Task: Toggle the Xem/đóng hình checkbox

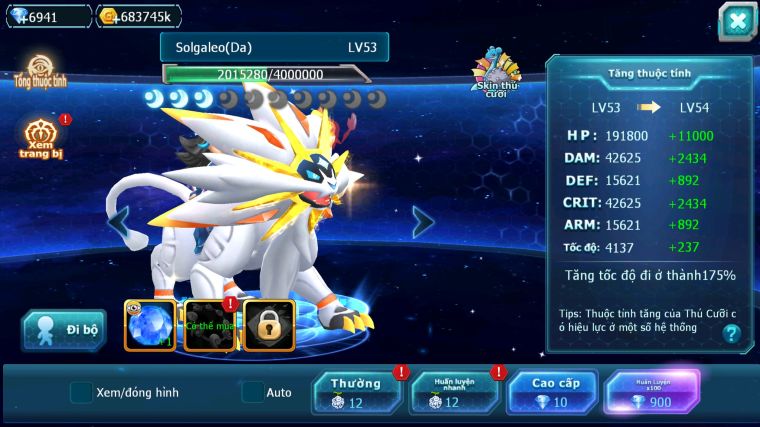Action: pos(81,392)
